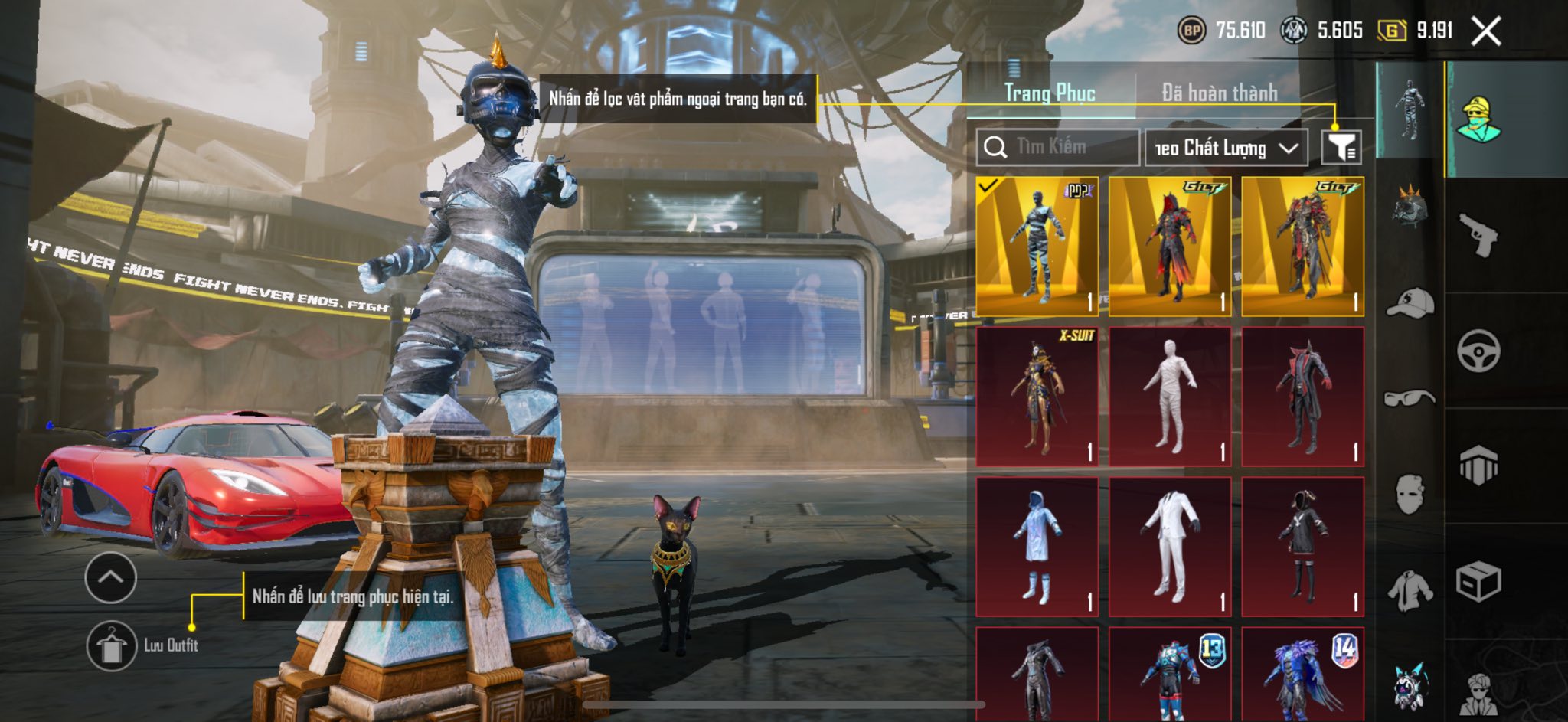Toggle the owned items filter button

pos(1341,147)
